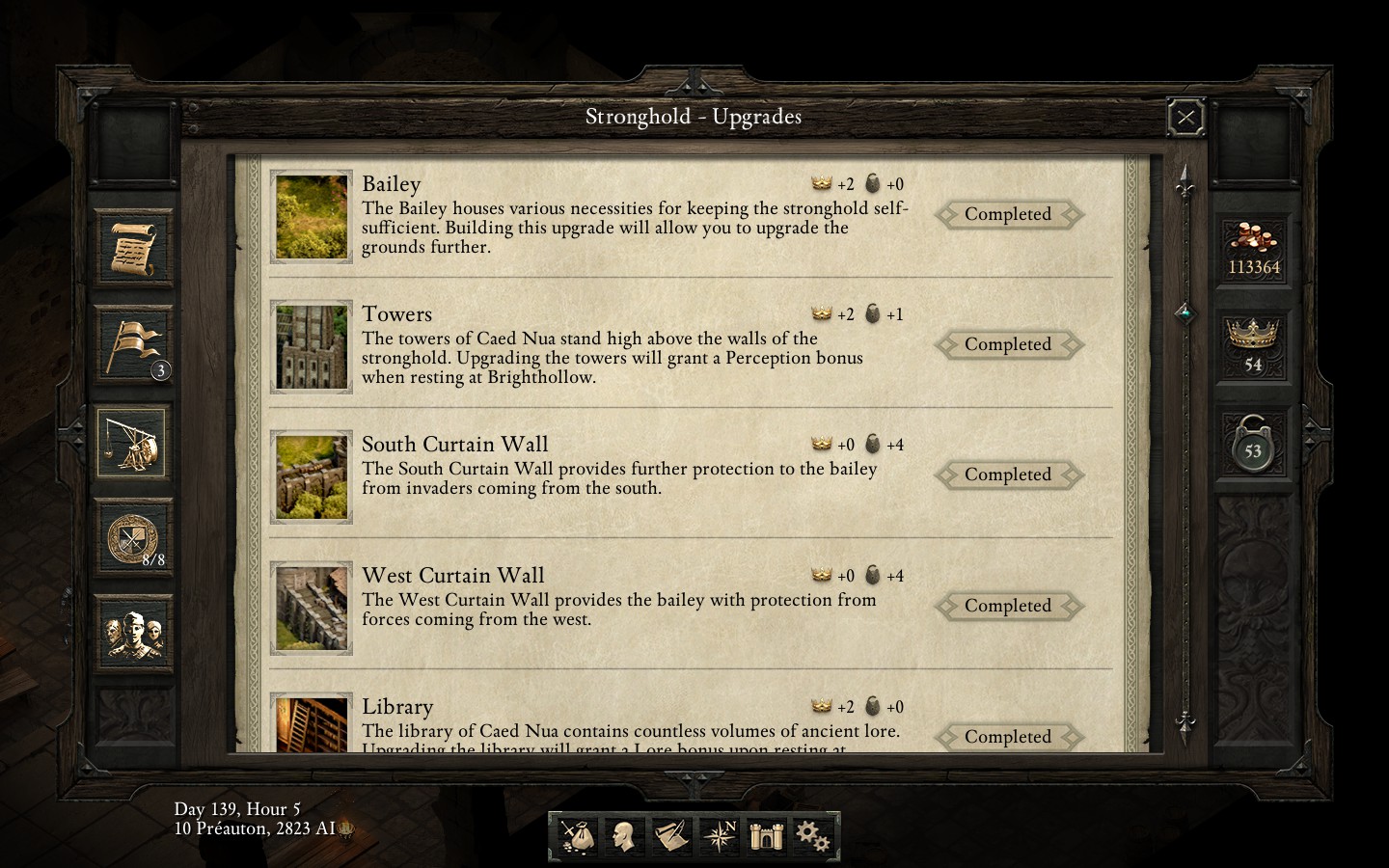Select the South Curtain Wall thumbnail

[311, 476]
